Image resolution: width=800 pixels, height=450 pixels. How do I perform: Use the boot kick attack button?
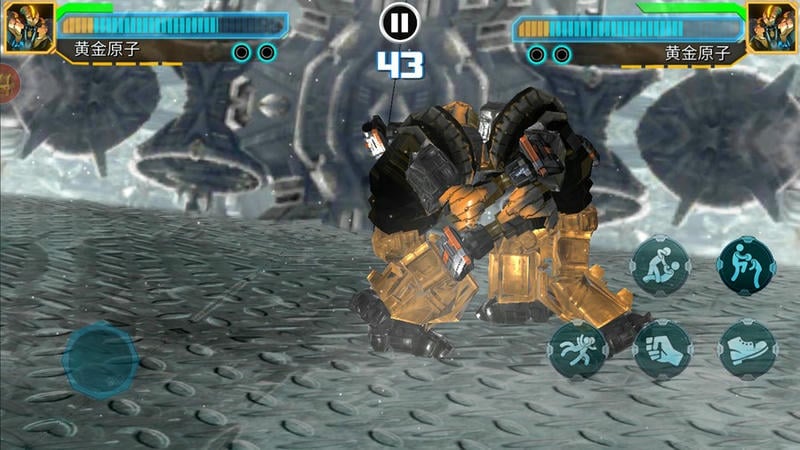click(746, 350)
